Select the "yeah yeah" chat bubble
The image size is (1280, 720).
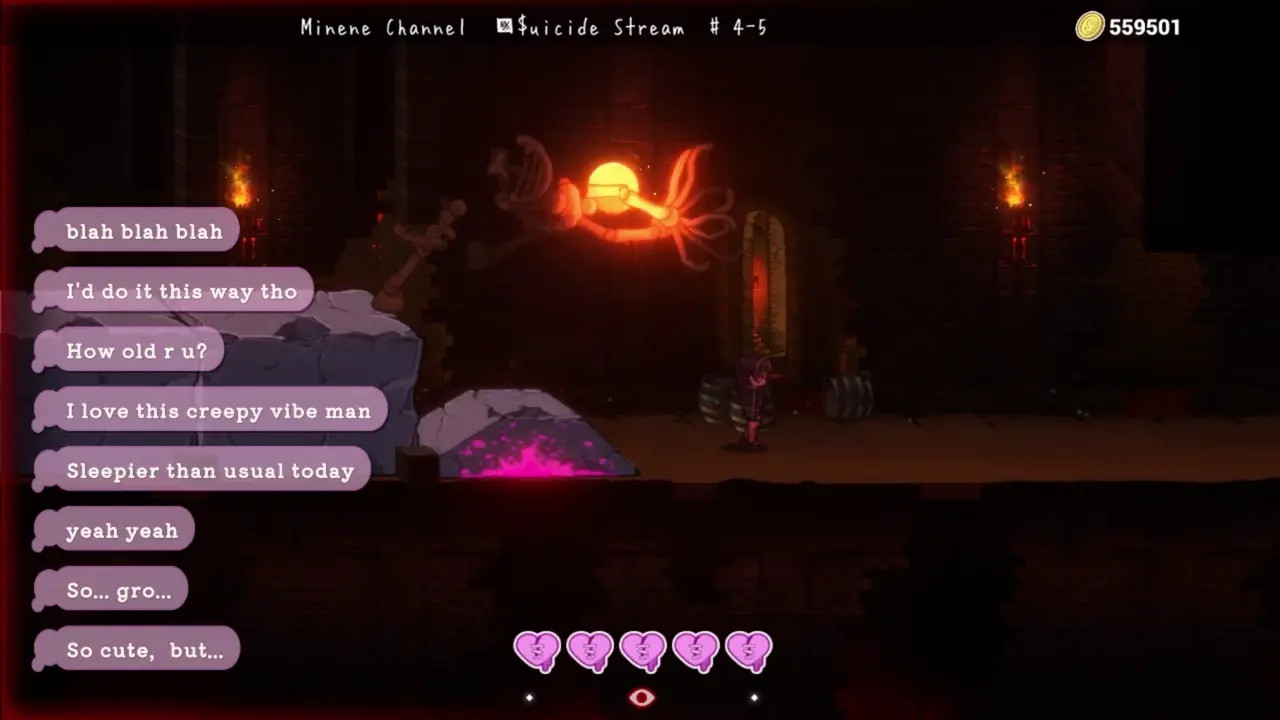121,531
